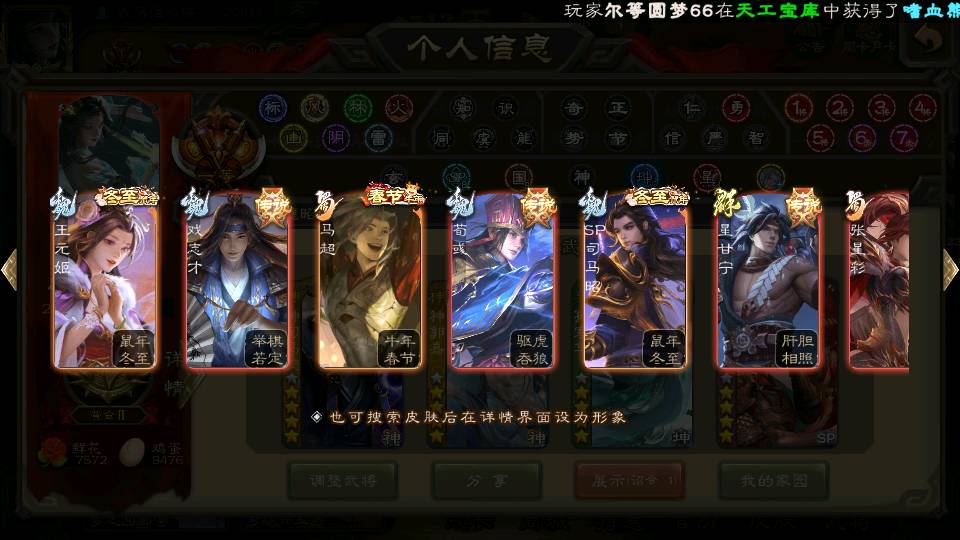Pick the 马超 牛年春节 skin card

click(370, 282)
